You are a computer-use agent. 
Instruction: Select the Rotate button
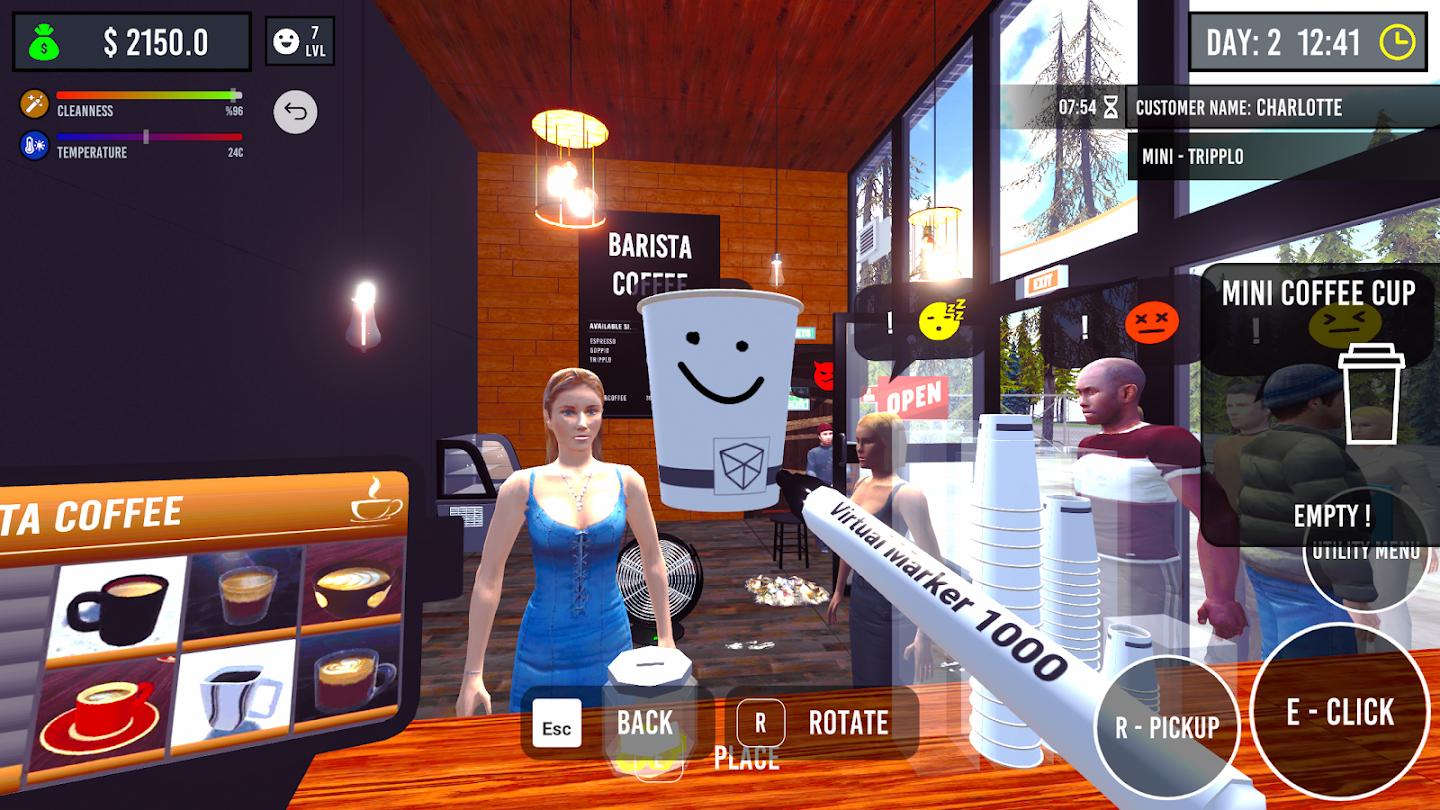click(820, 723)
